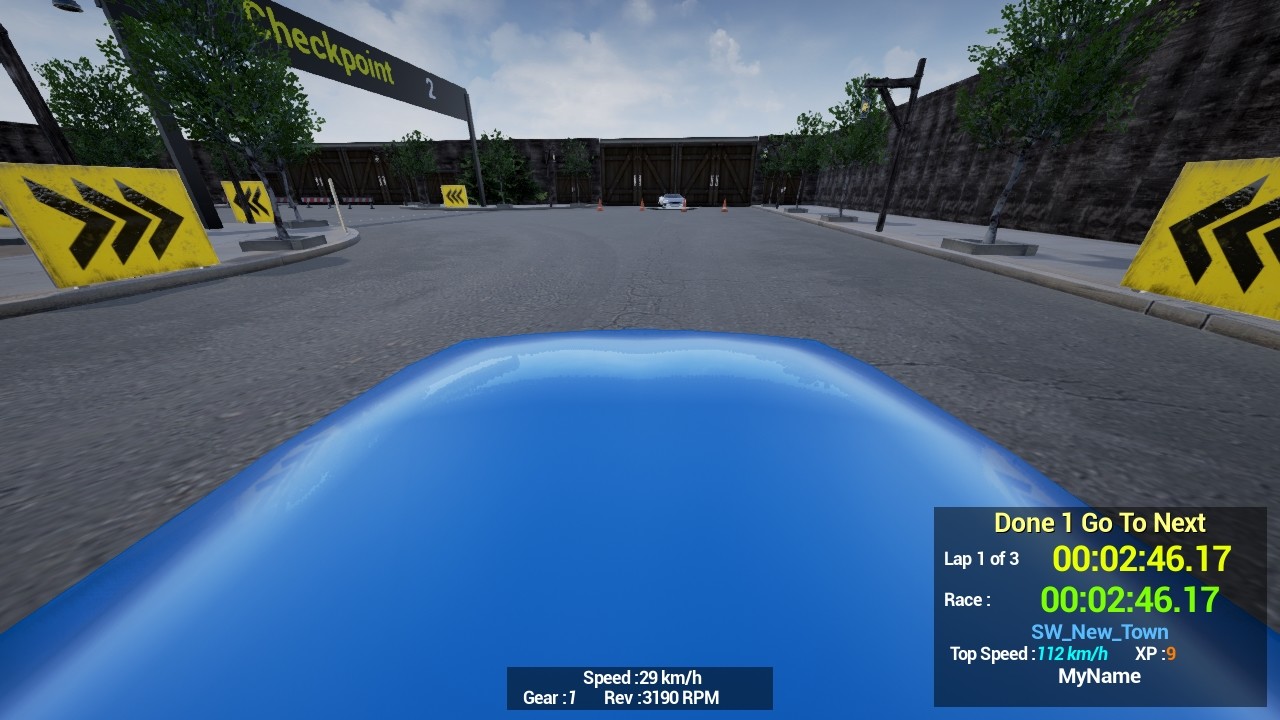Toggle the Lap 1 of 3 indicator
This screenshot has width=1280, height=720.
(x=982, y=560)
